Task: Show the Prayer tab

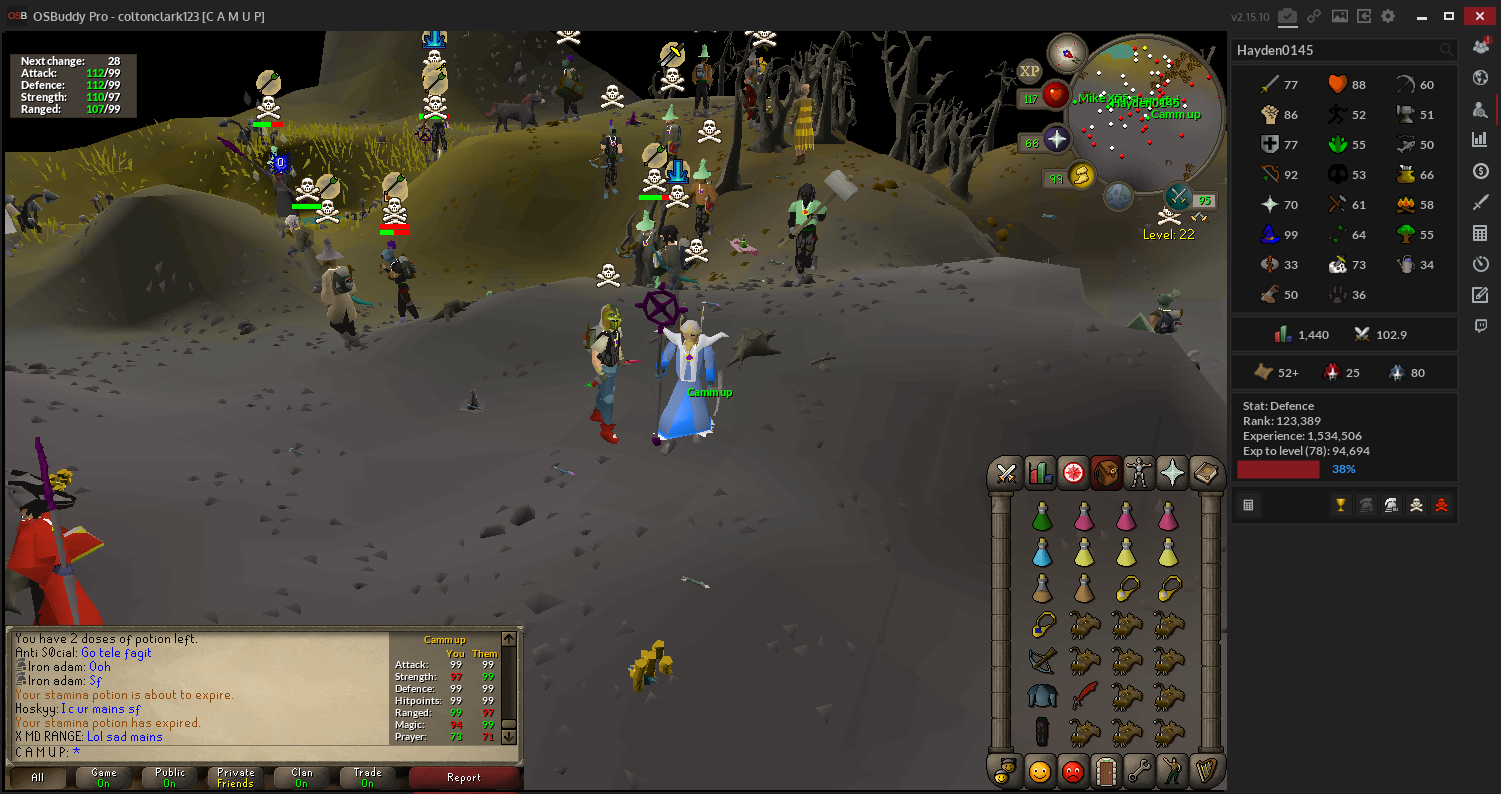Action: pos(1172,473)
